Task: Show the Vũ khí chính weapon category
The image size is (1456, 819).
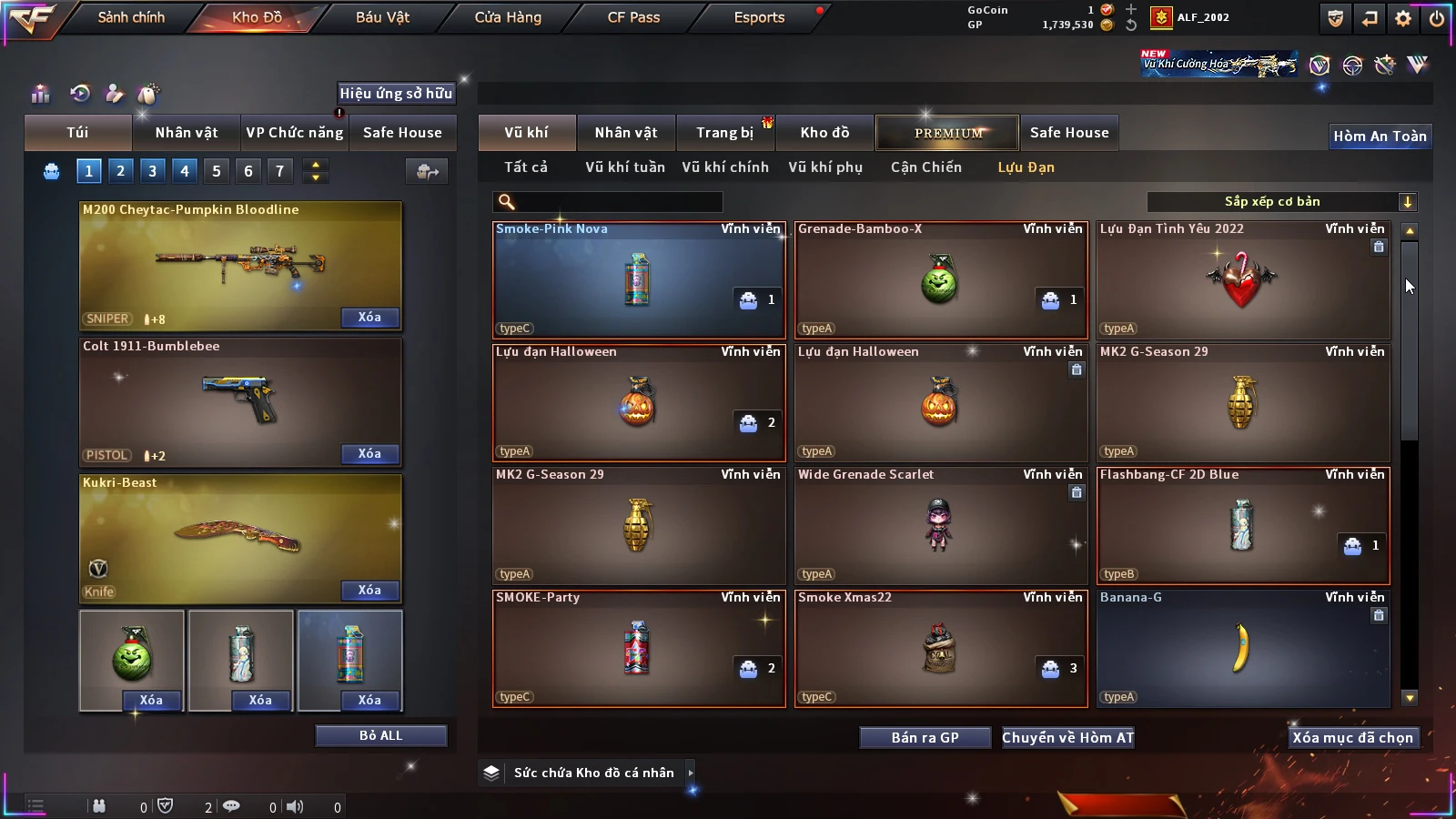Action: (x=724, y=167)
